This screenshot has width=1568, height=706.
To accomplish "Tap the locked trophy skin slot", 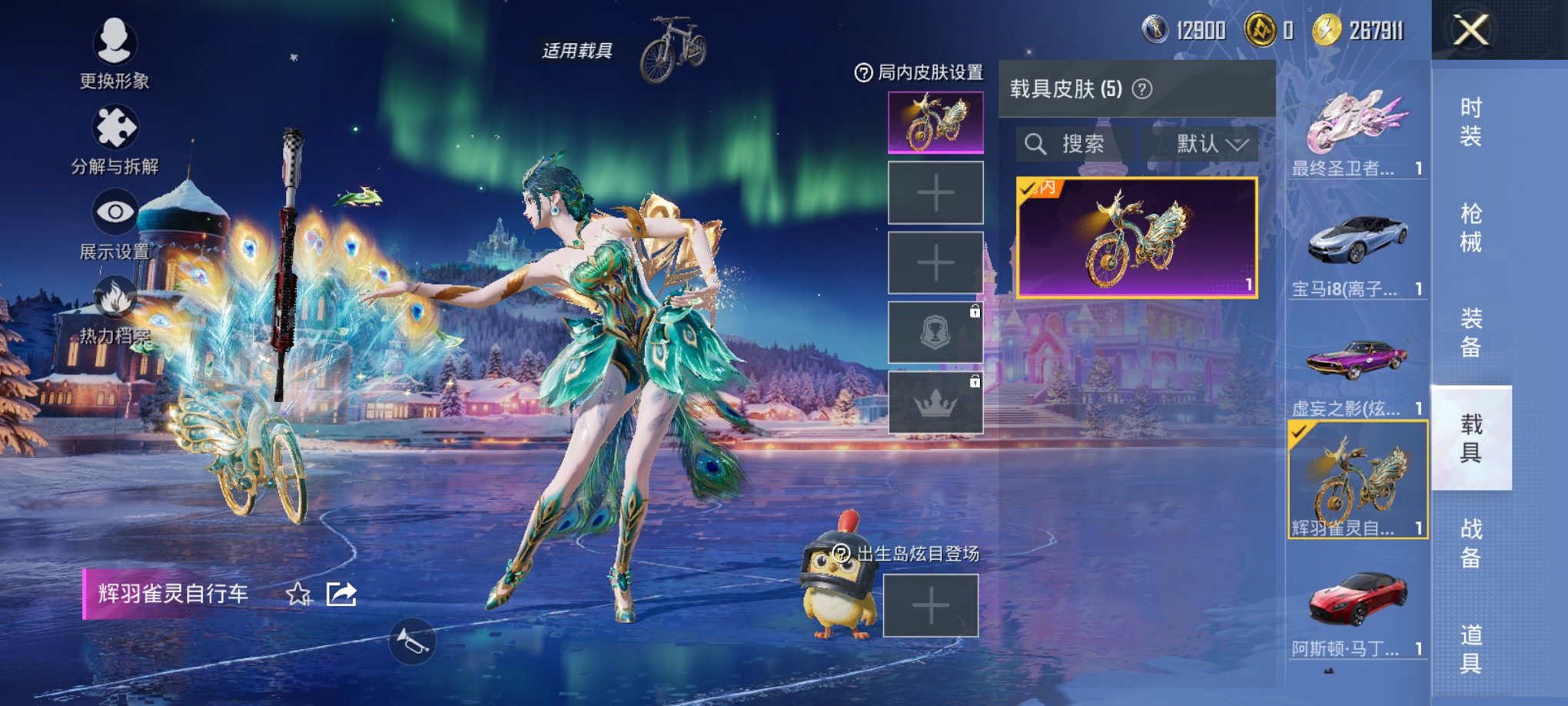I will [935, 331].
